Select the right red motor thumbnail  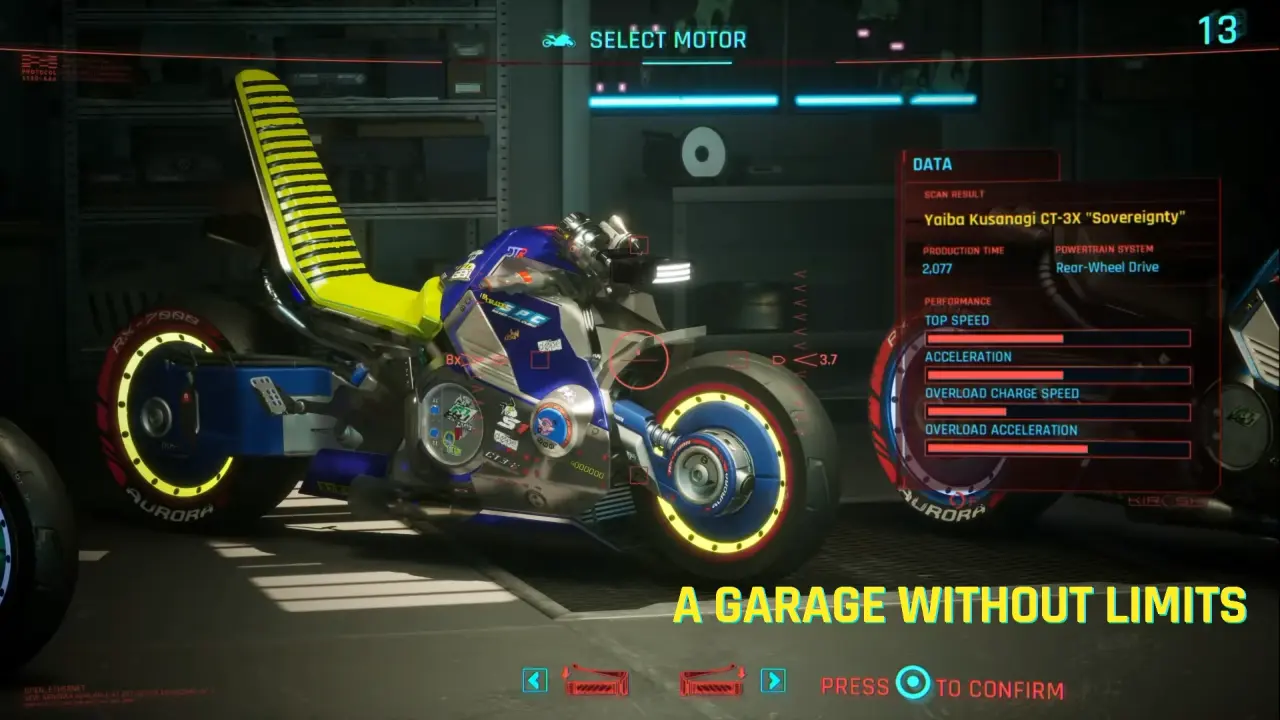[x=712, y=685]
